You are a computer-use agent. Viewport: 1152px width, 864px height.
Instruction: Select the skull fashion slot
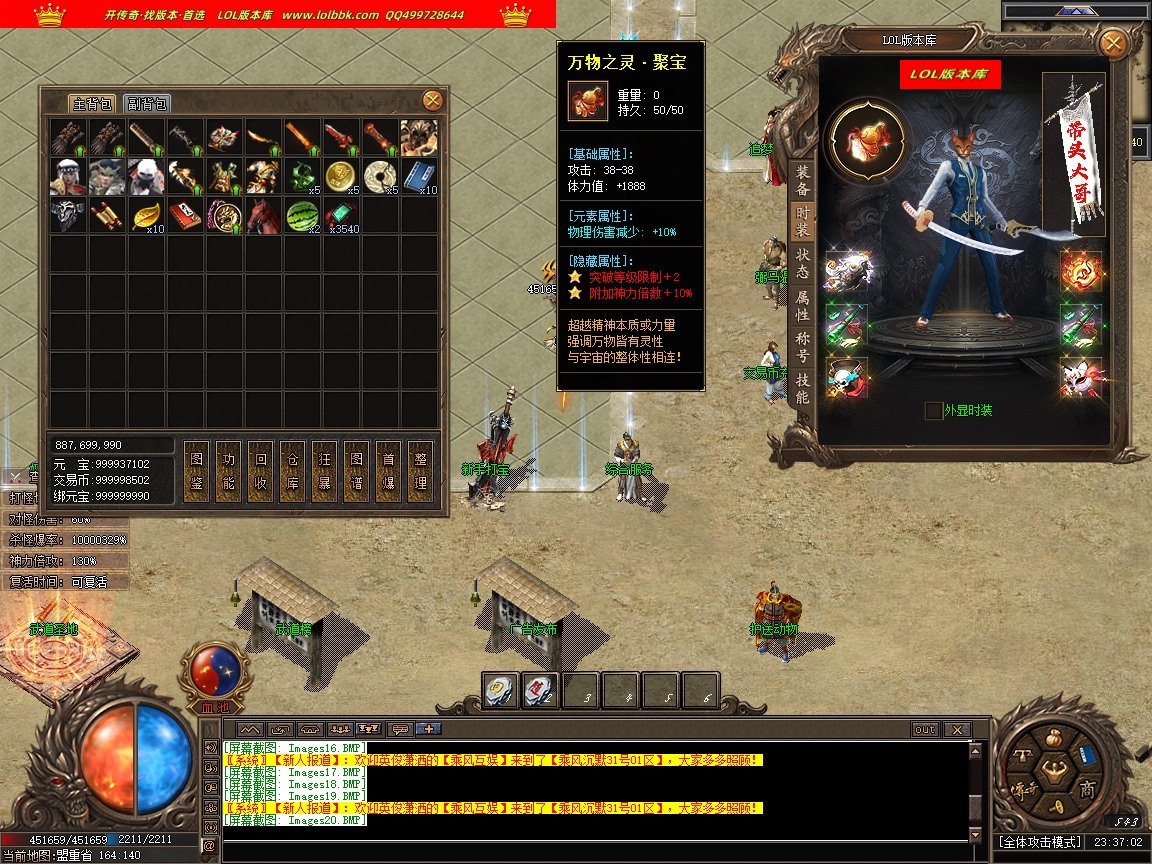[846, 378]
